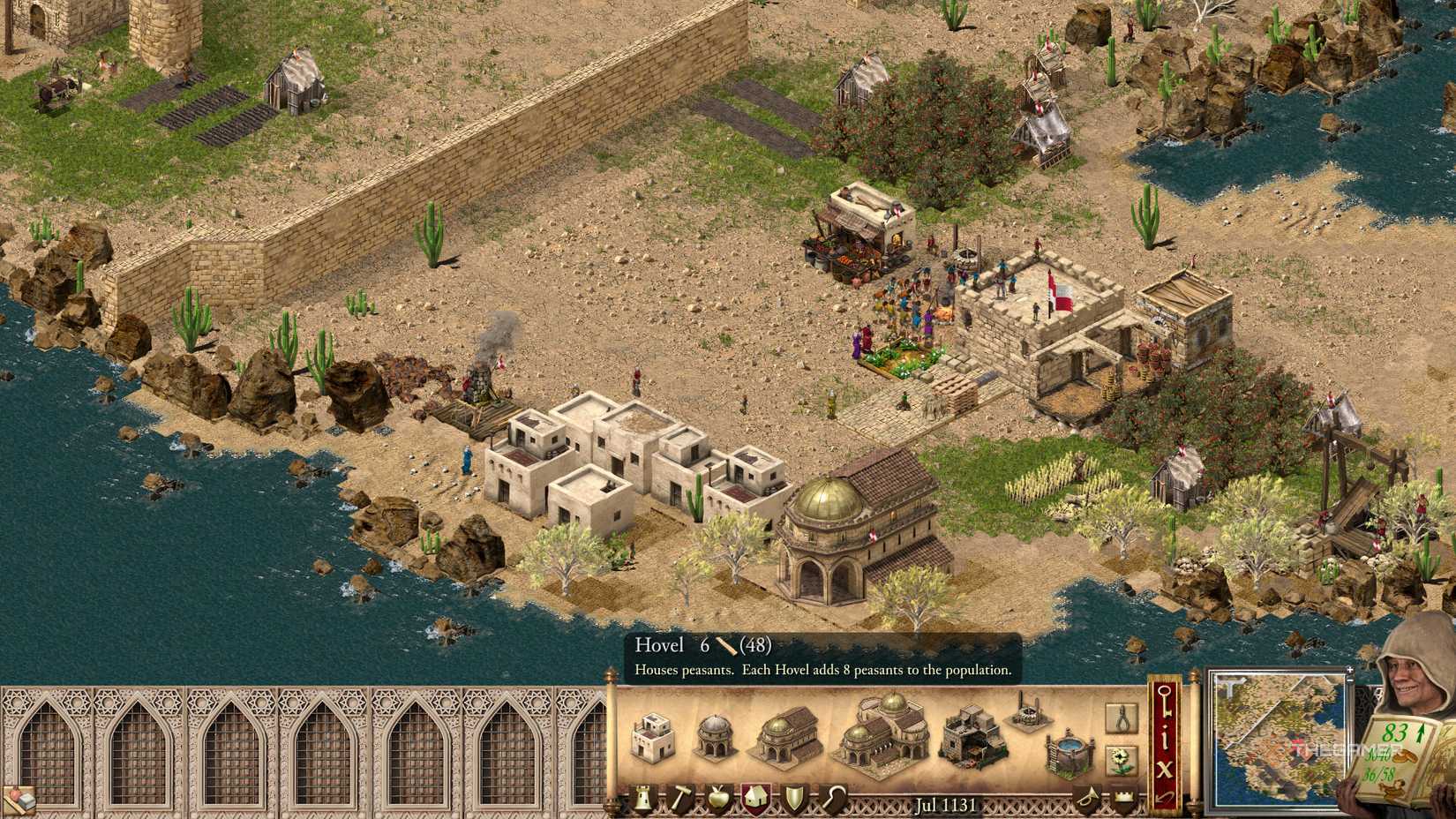
Task: Sound the horn with the trumpet icon
Action: click(x=1089, y=797)
